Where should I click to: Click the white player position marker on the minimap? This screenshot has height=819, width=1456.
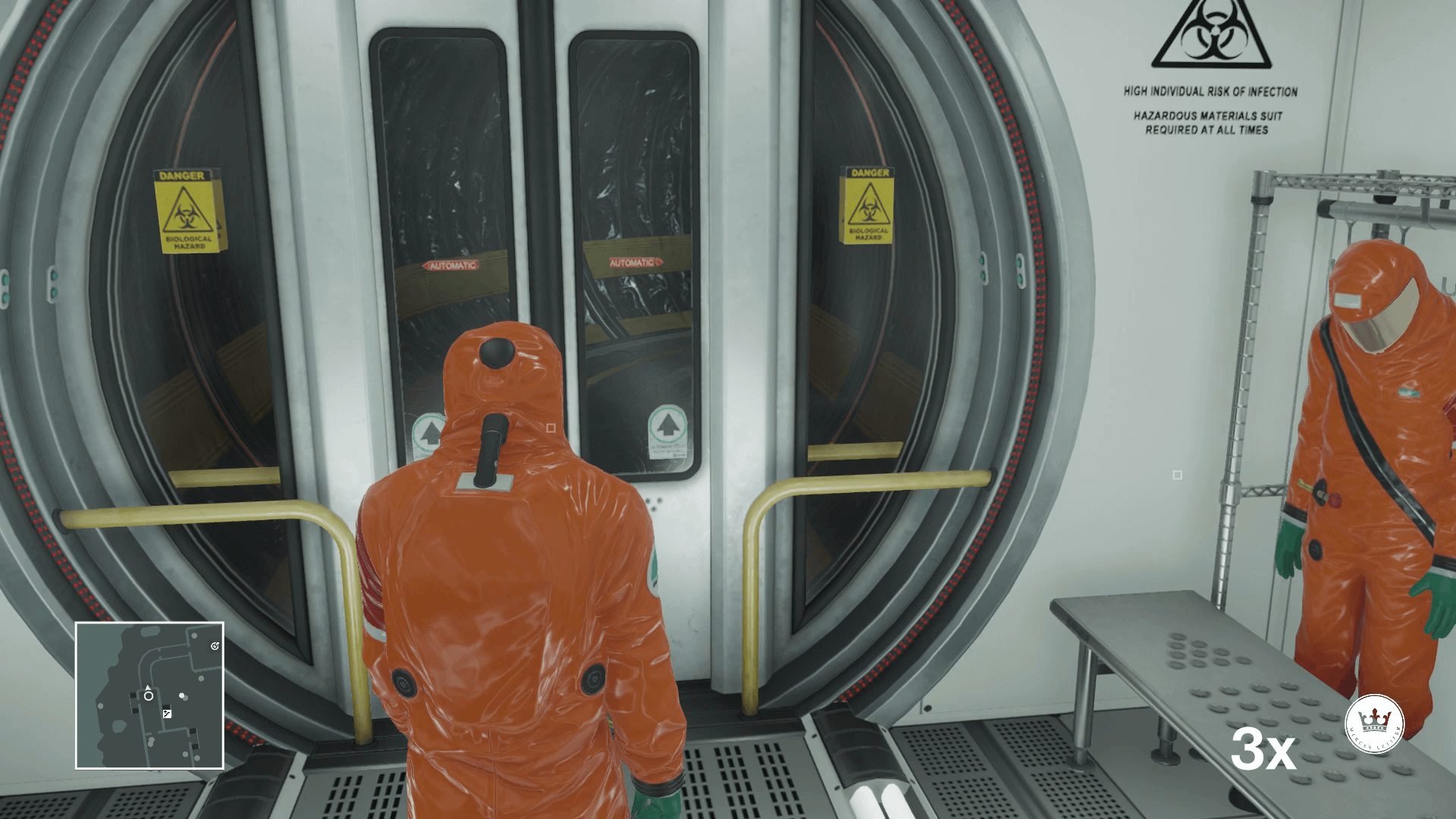[148, 695]
